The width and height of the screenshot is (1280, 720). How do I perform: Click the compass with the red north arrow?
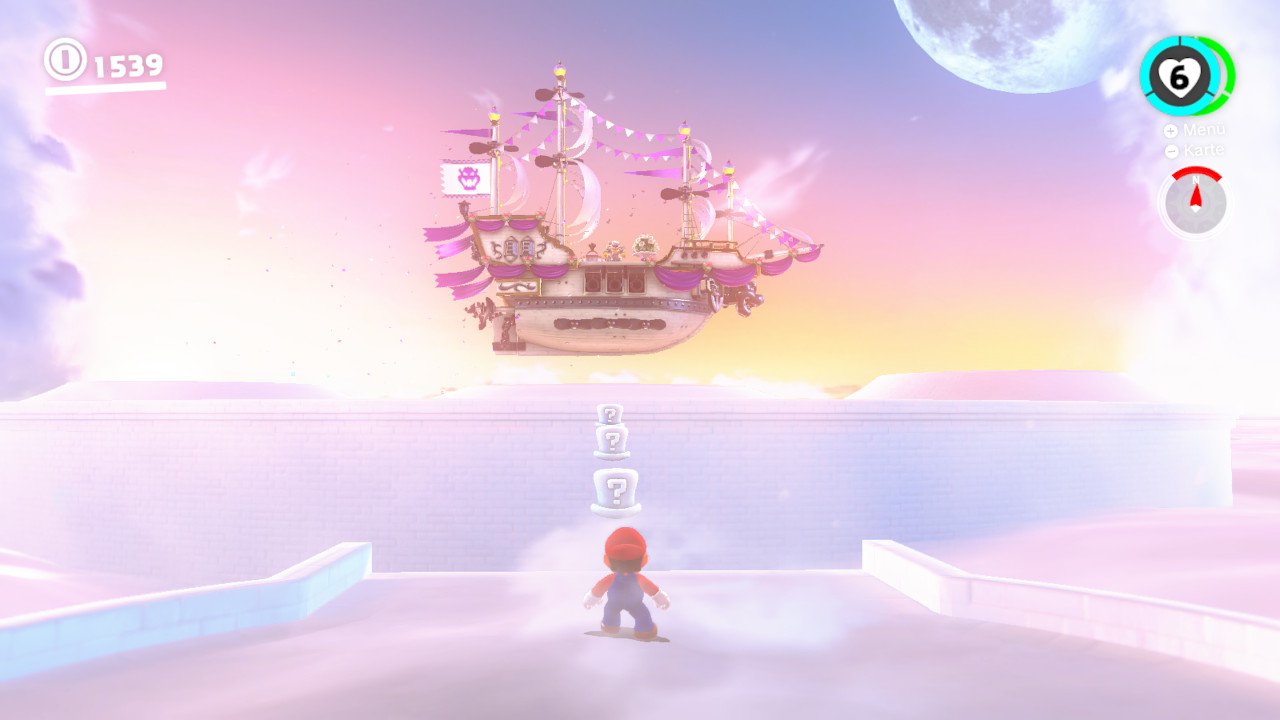(1195, 203)
